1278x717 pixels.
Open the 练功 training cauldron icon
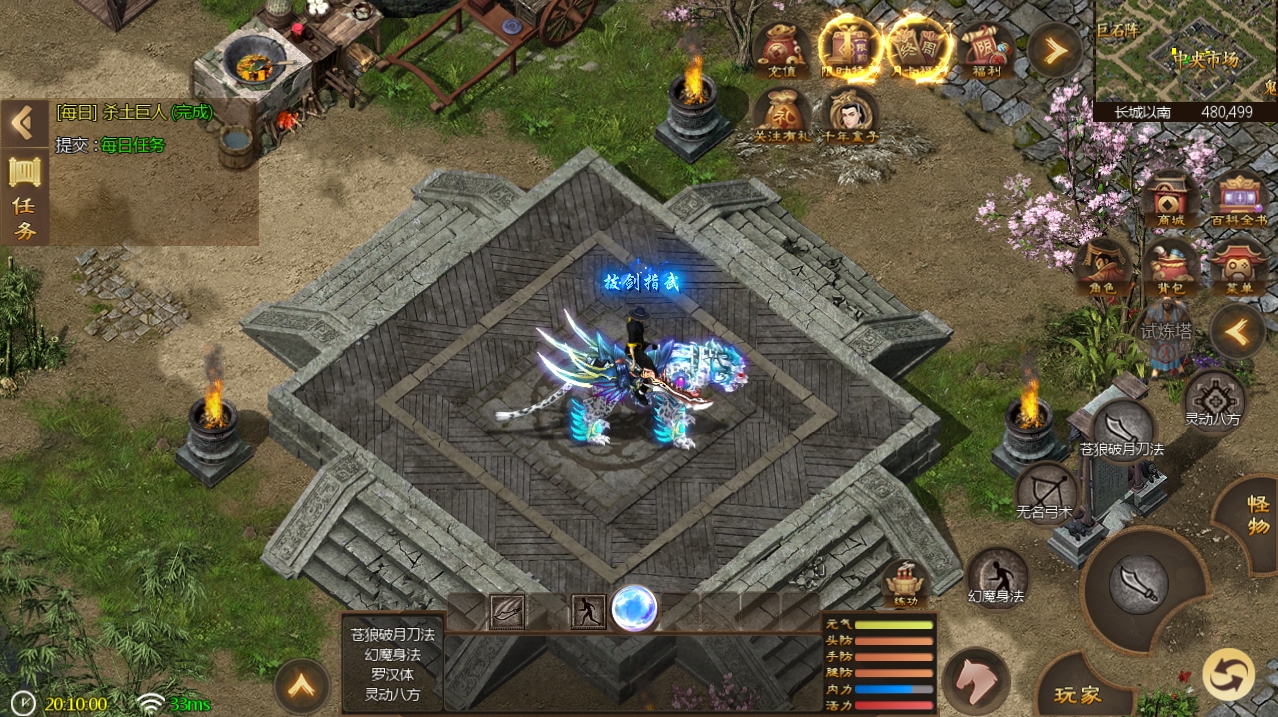(x=905, y=584)
